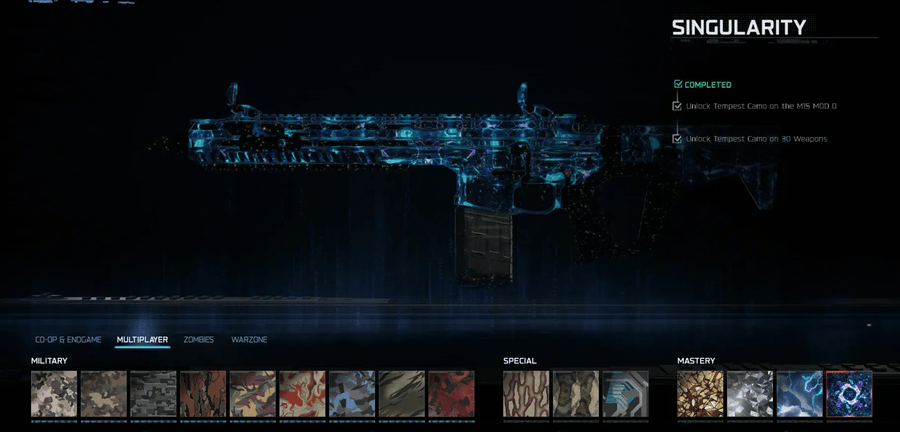Open the Zombies camo tab
900x432 pixels.
tap(198, 340)
